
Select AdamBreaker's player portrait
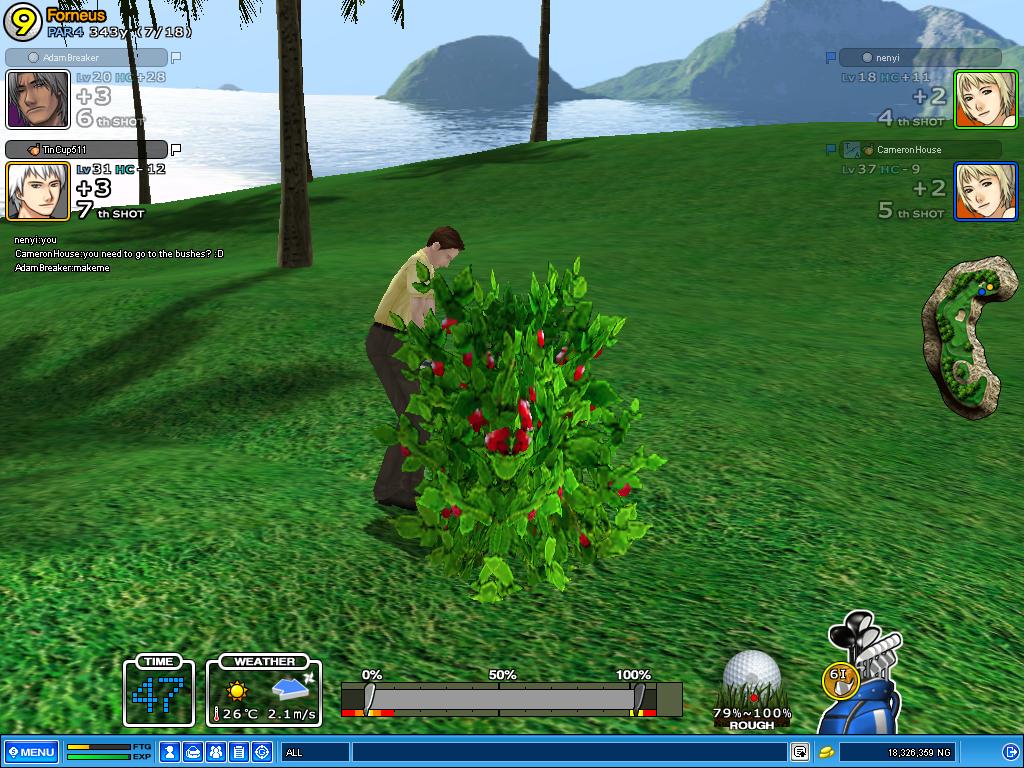coord(38,99)
